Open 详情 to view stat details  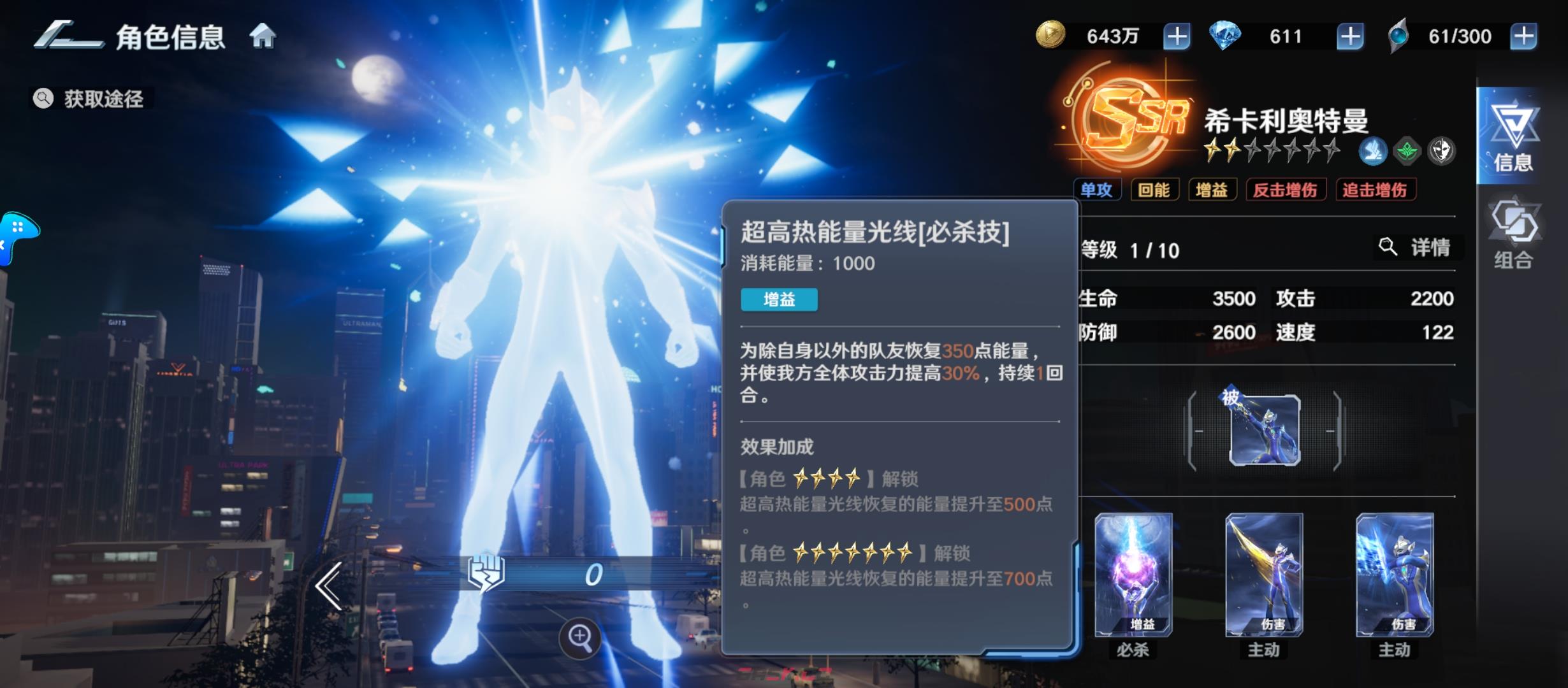[x=1419, y=248]
